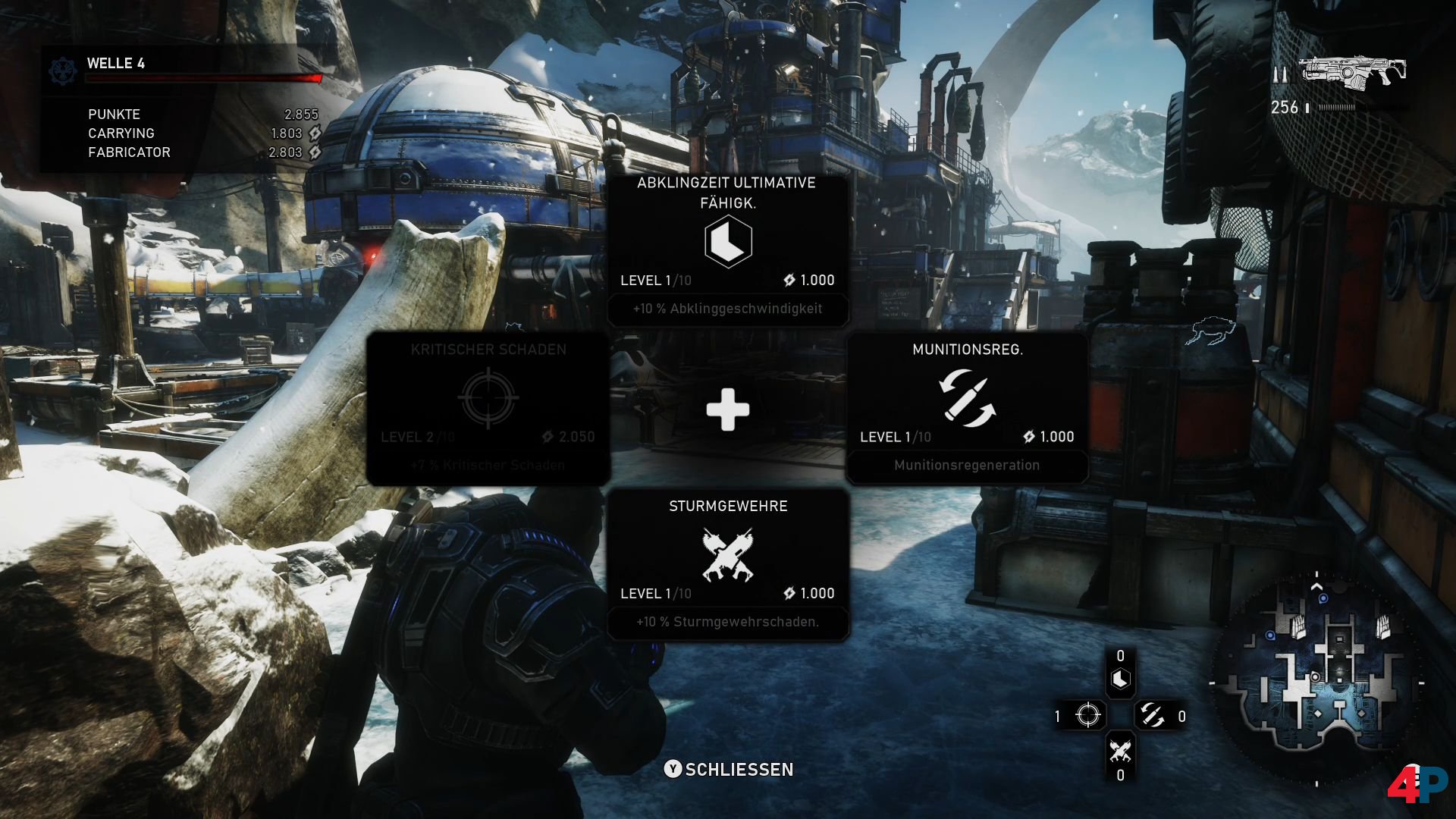
Task: Close the perk menu via Schliessen
Action: [729, 769]
